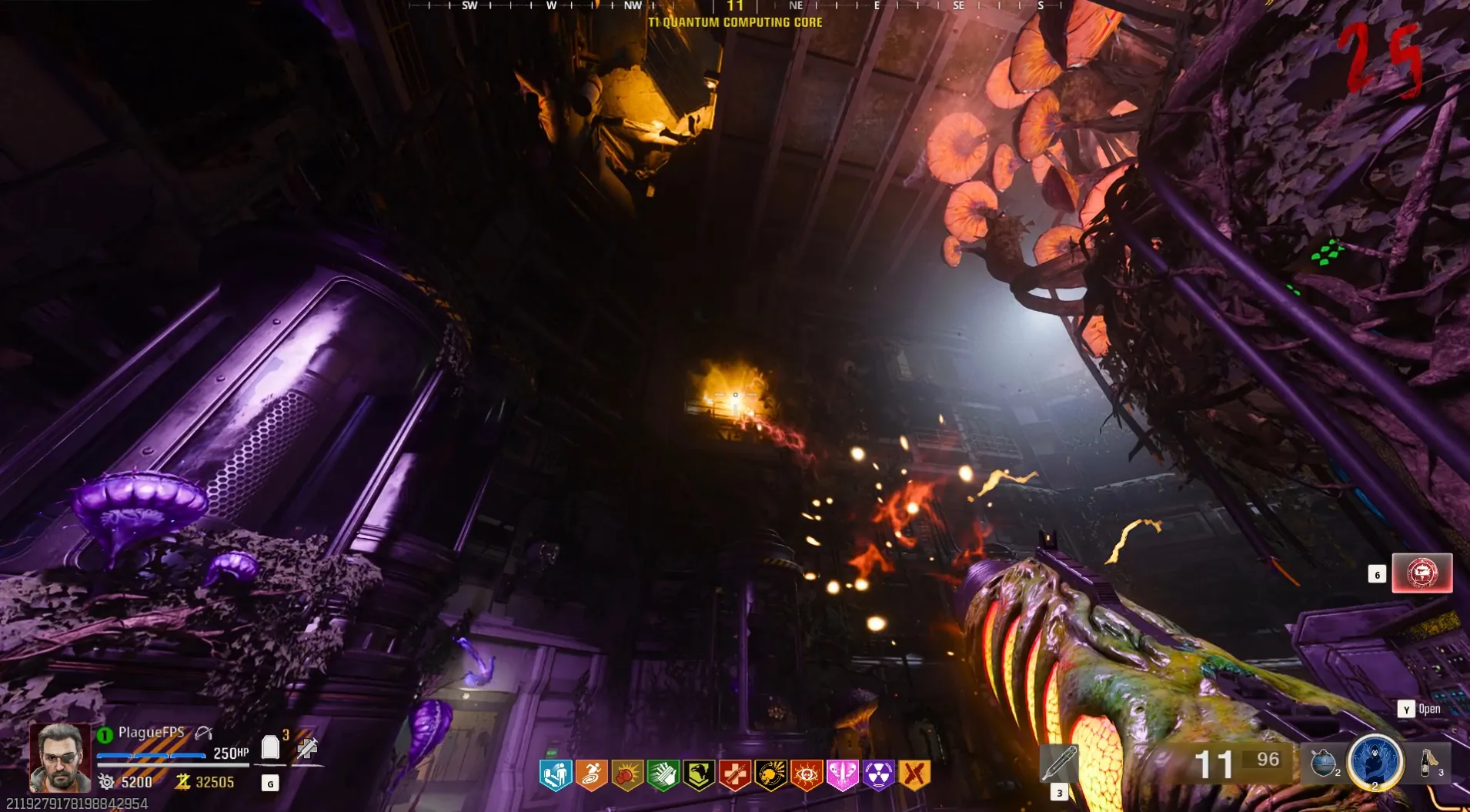
Task: Click the boxing glove Melee Macchiato perk
Action: click(627, 775)
